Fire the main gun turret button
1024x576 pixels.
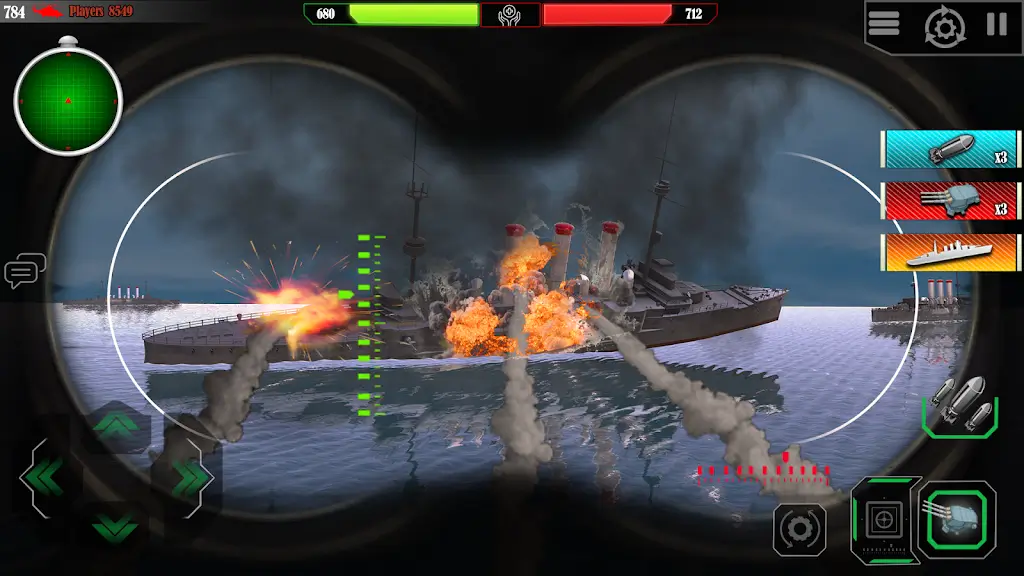click(957, 519)
